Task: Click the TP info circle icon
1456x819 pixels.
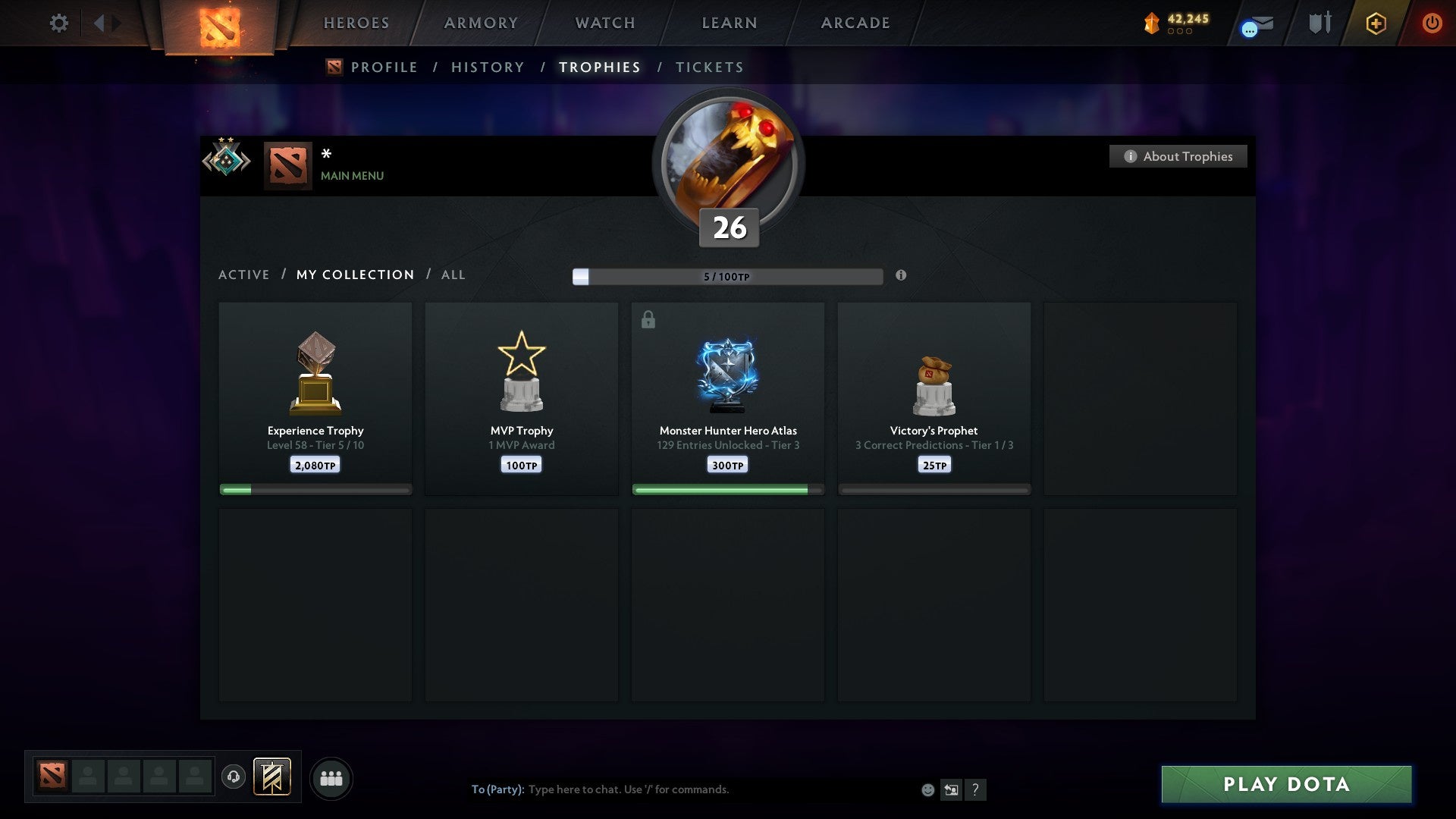Action: point(901,277)
